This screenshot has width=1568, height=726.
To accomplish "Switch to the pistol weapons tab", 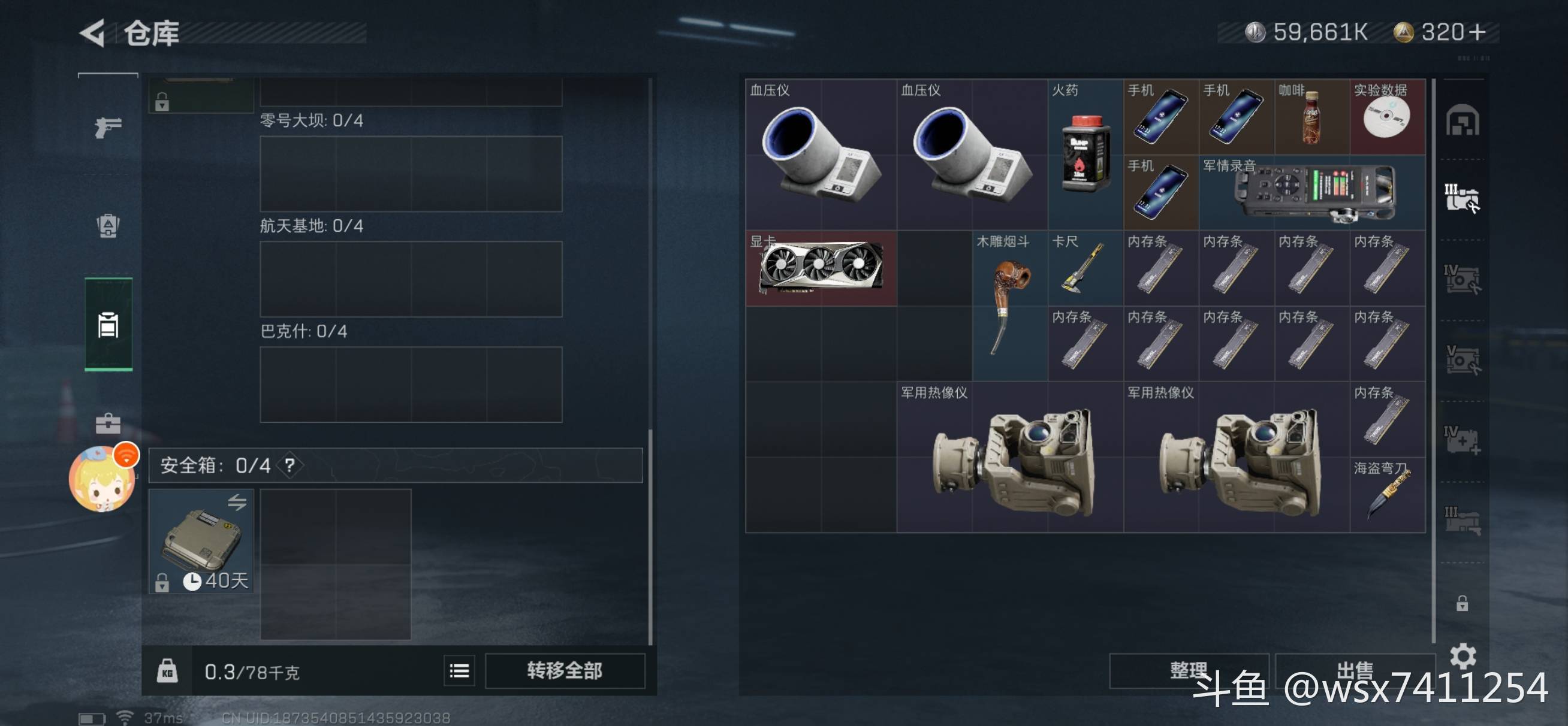I will (108, 126).
